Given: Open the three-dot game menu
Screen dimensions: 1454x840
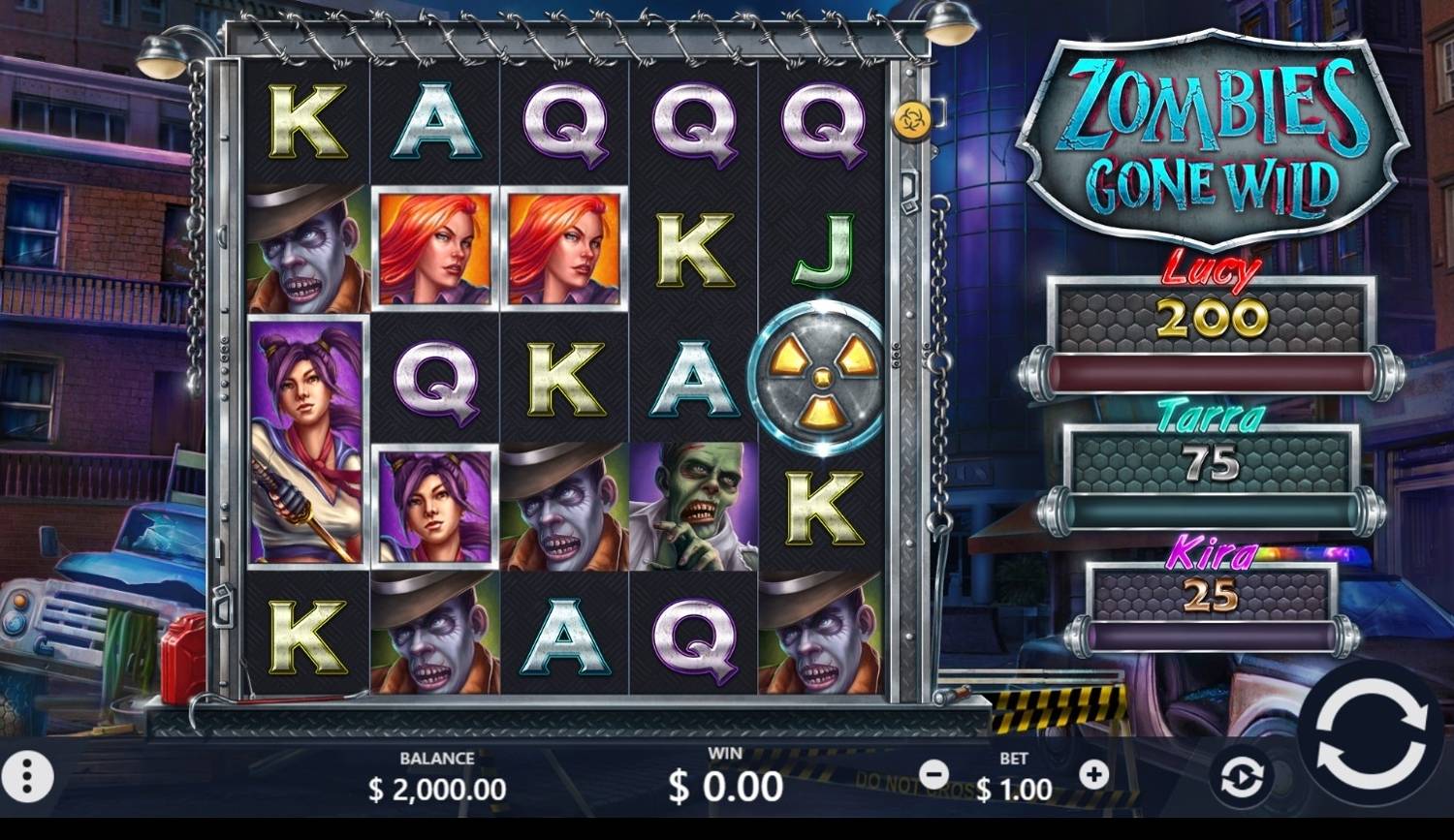Looking at the screenshot, I should coord(27,775).
